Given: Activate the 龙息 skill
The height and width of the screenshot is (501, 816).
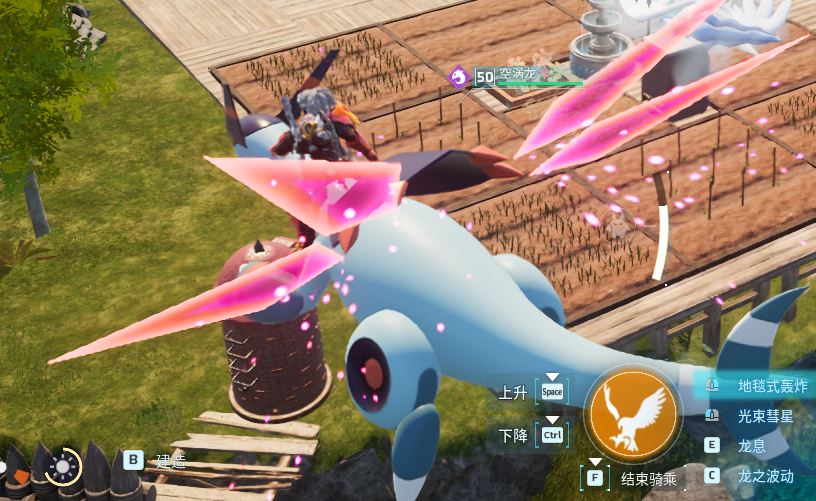Looking at the screenshot, I should (751, 445).
